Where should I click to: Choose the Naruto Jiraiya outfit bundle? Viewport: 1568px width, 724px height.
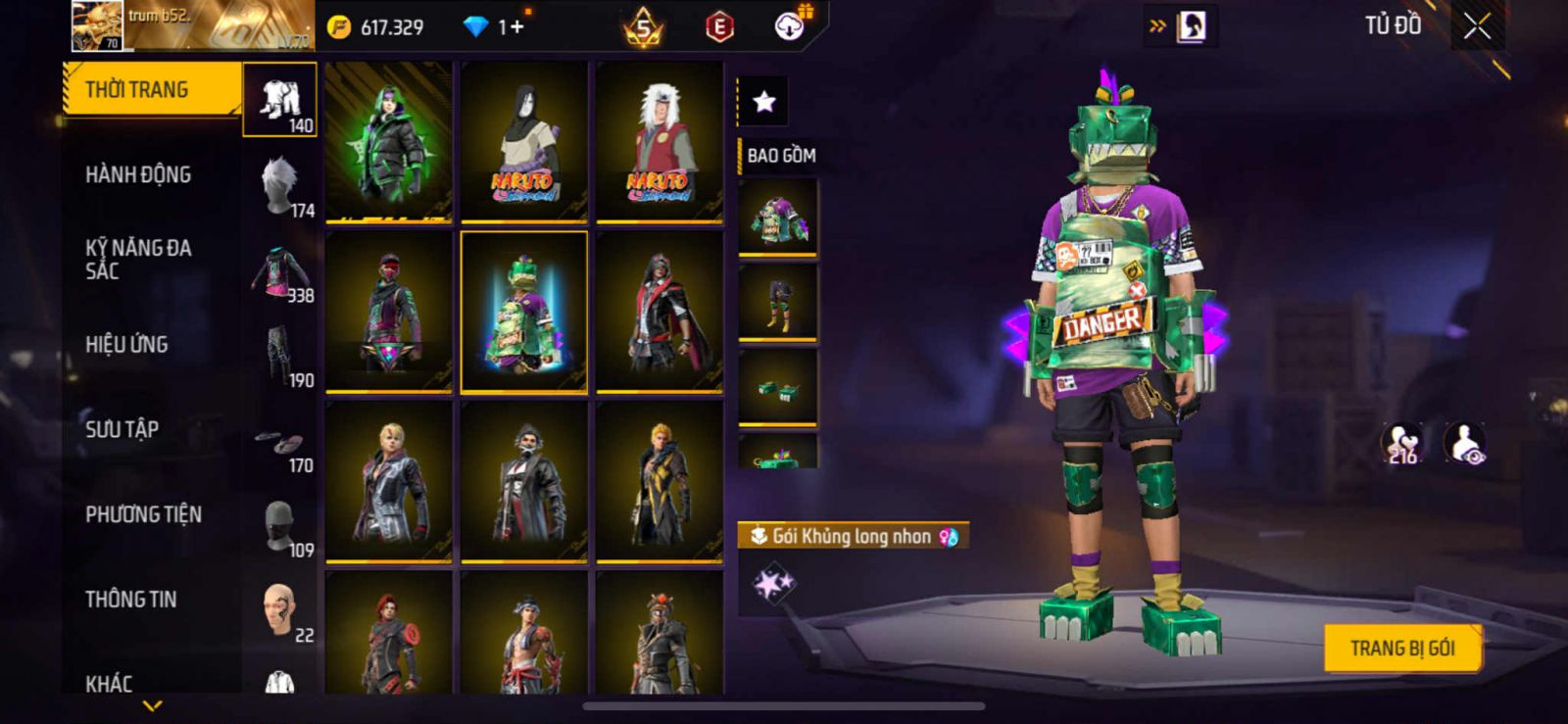(x=660, y=141)
